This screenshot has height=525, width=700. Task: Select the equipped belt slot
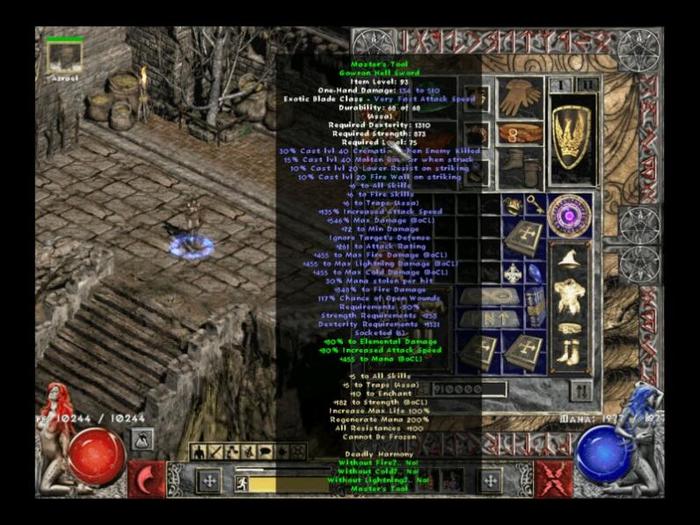pyautogui.click(x=520, y=133)
